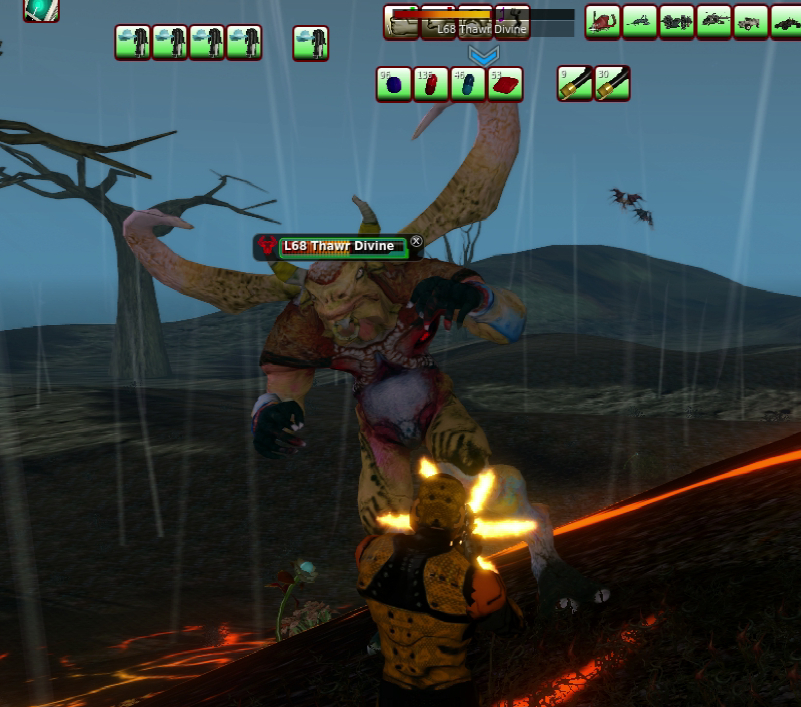Use the dark blue orb item (96)
The width and height of the screenshot is (801, 707).
click(394, 85)
